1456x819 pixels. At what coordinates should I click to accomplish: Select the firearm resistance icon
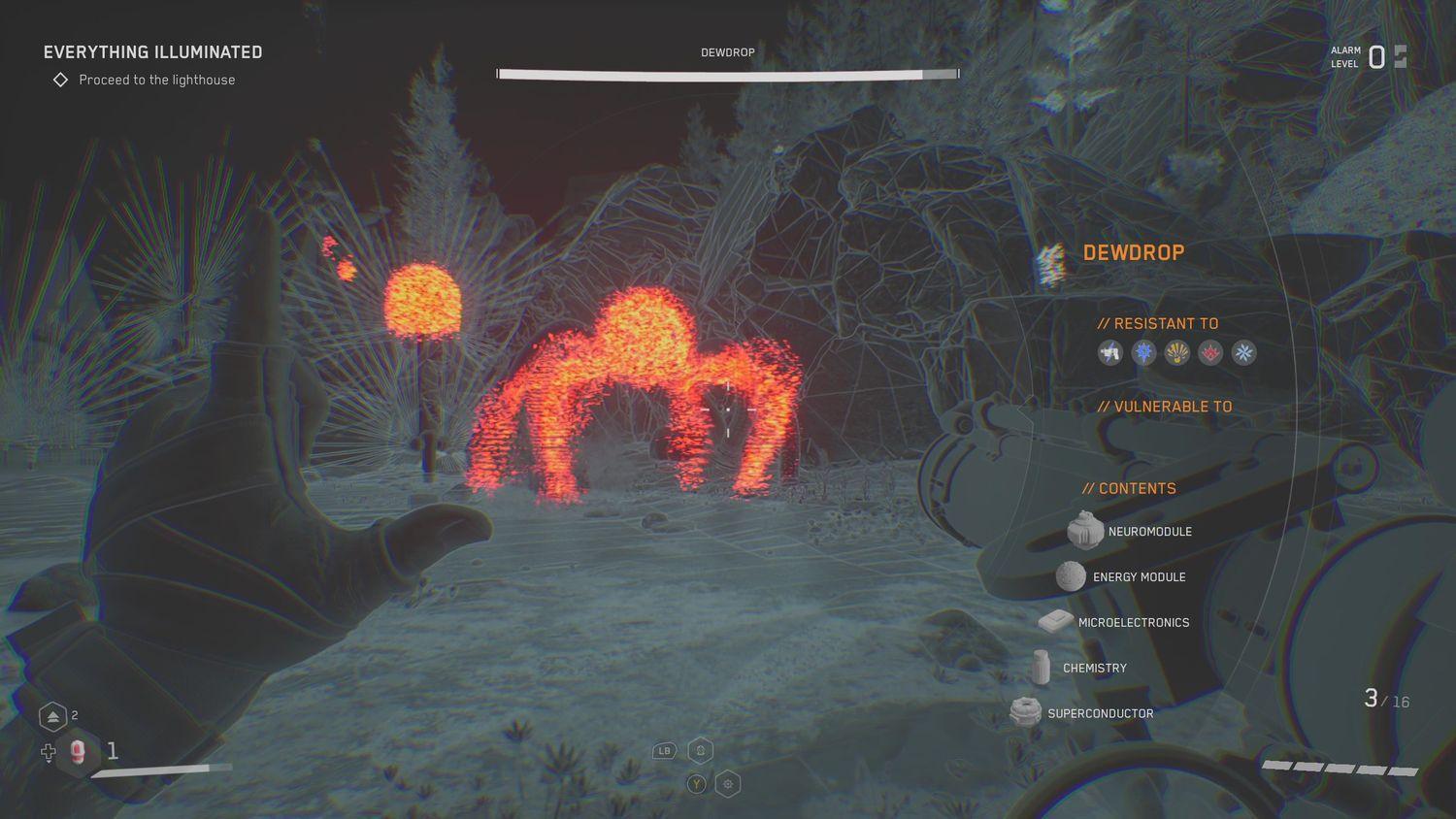(1110, 353)
